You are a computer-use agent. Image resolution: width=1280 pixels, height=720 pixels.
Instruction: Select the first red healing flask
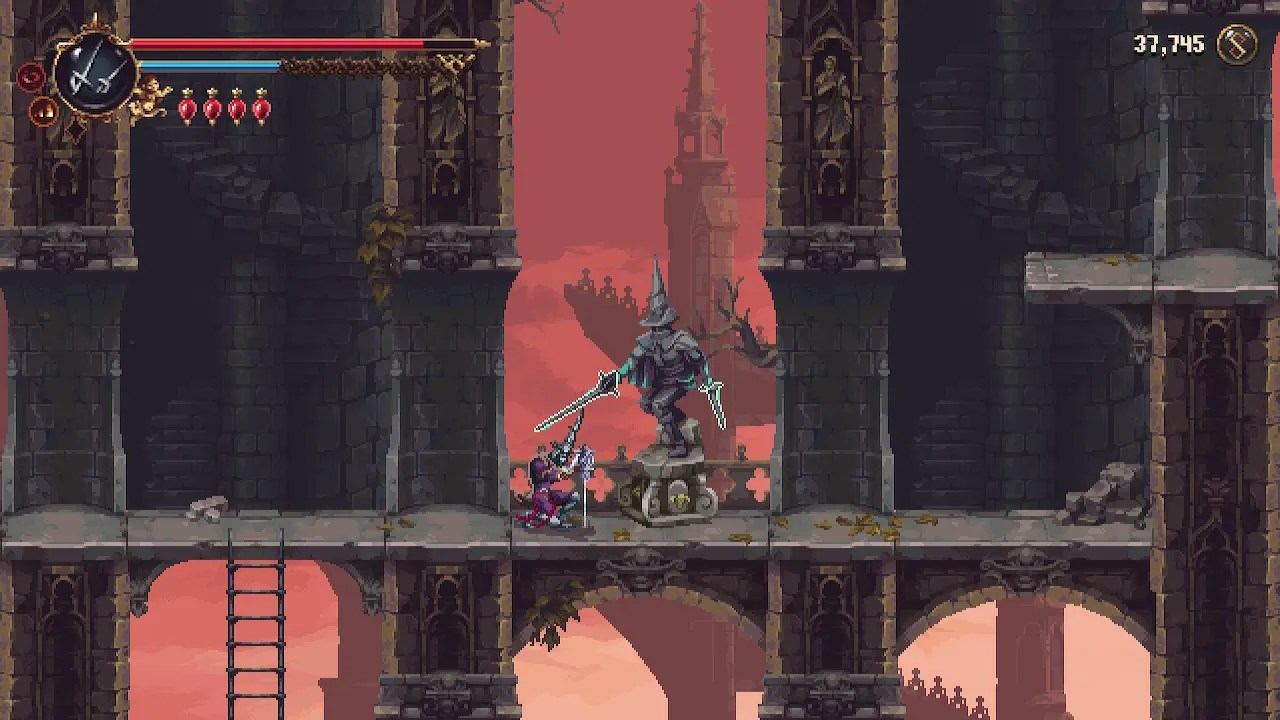coord(187,109)
